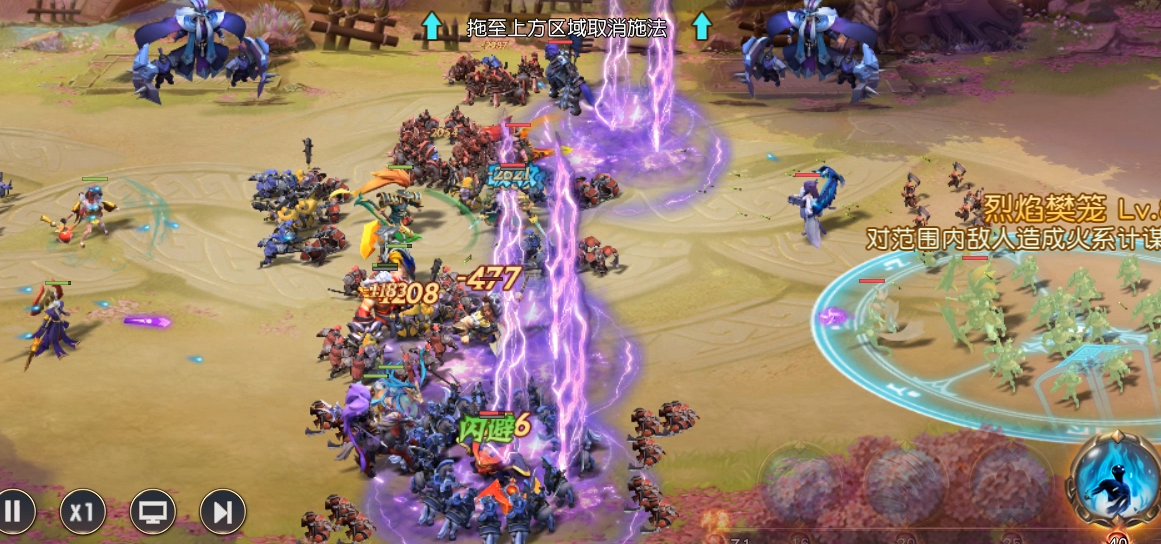Image resolution: width=1161 pixels, height=544 pixels.
Task: Skip the battle with the skip-forward button
Action: (x=223, y=512)
